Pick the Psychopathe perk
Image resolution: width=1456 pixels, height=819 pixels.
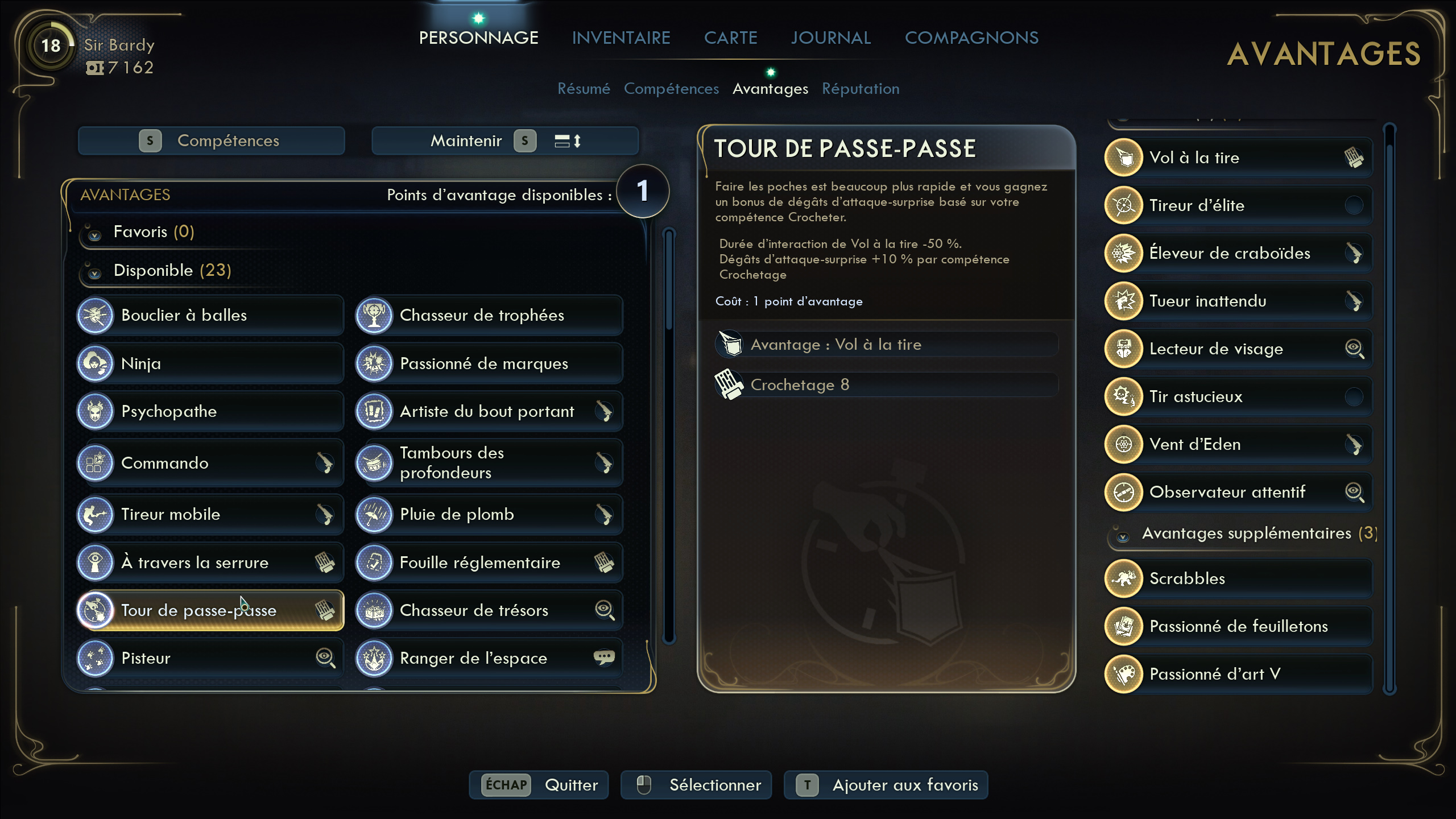tap(210, 411)
